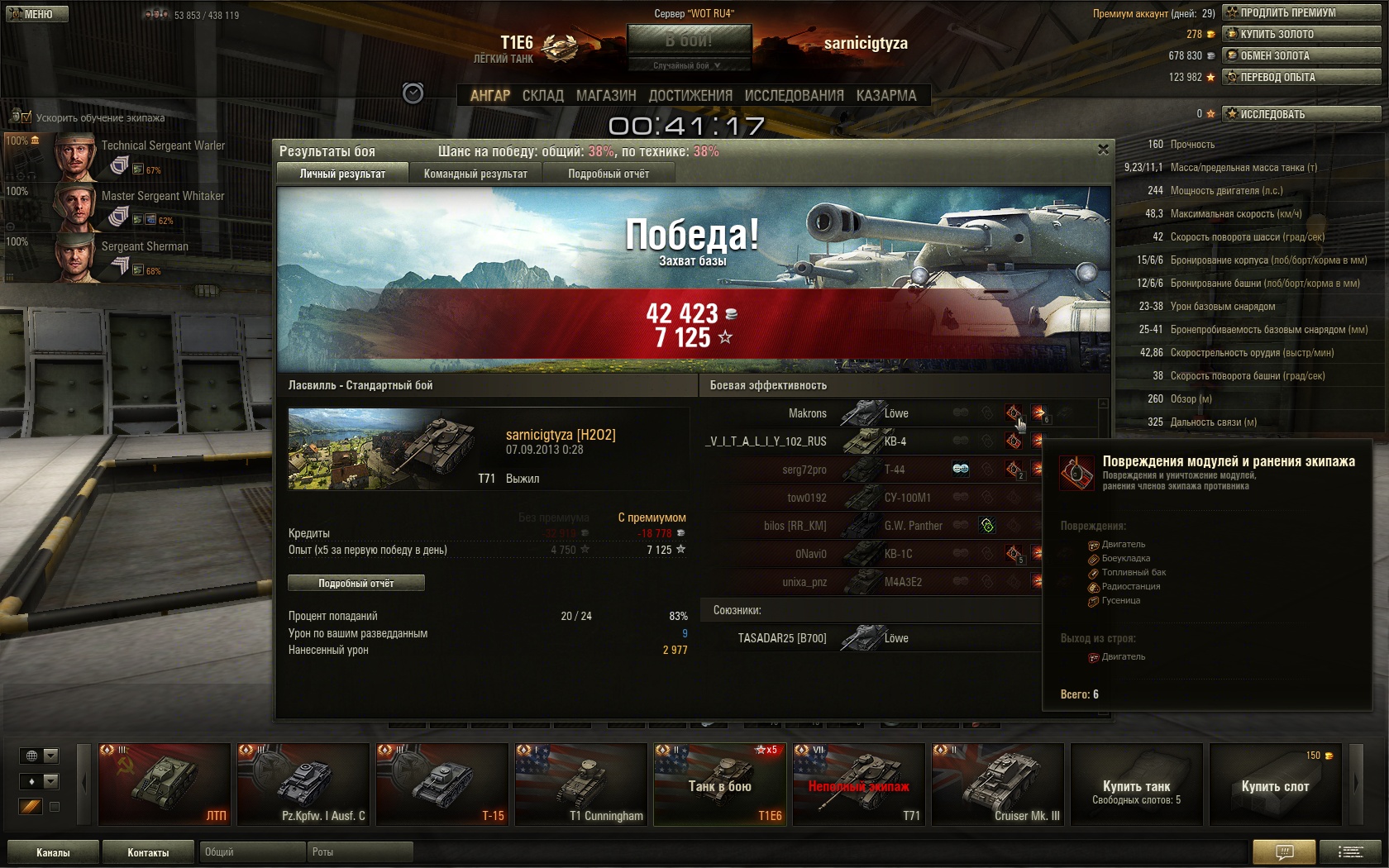Purchase a slot with Купить слот
Viewport: 1389px width, 868px height.
(x=1275, y=785)
